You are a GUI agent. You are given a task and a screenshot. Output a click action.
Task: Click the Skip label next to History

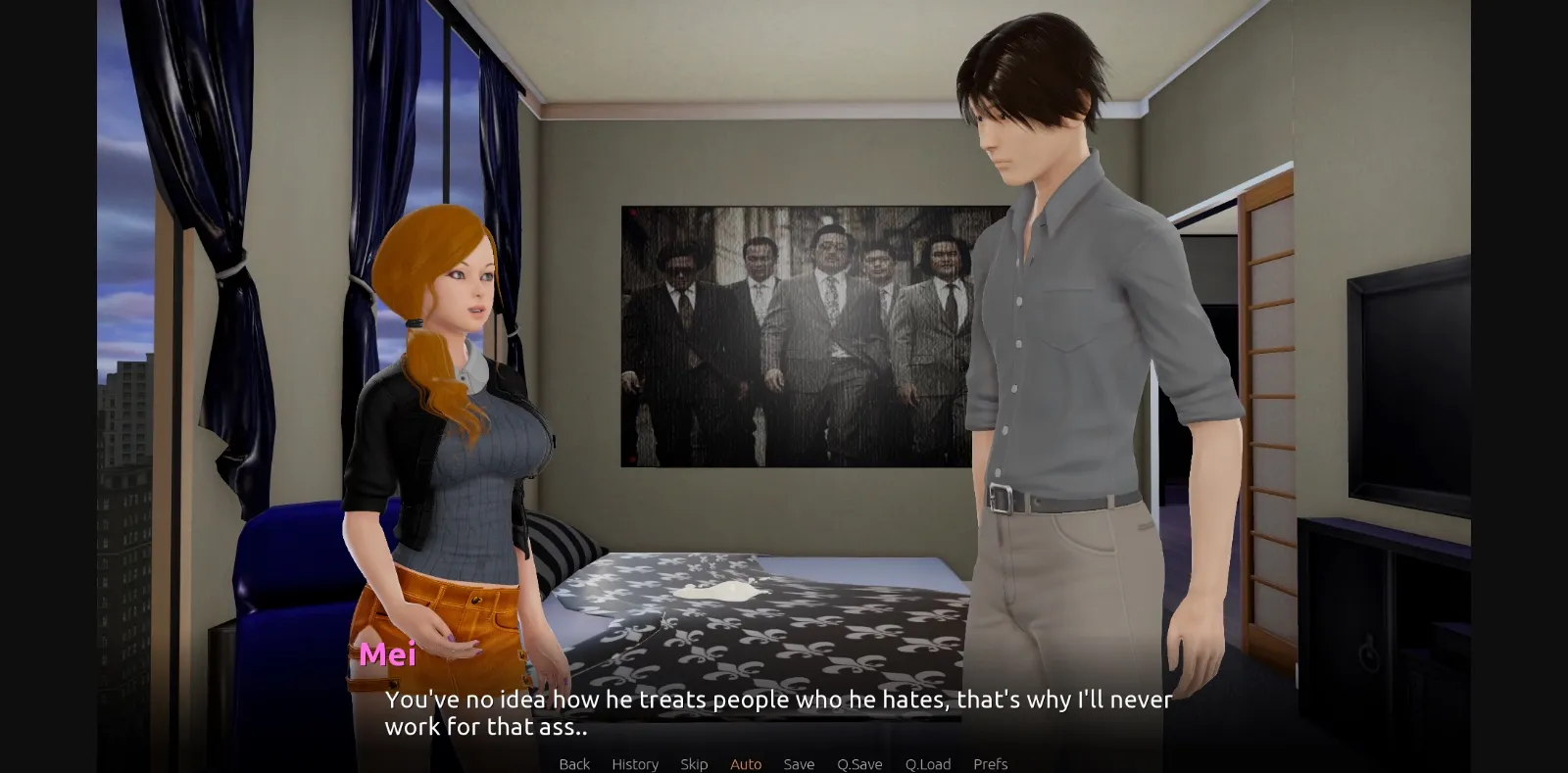tap(695, 764)
